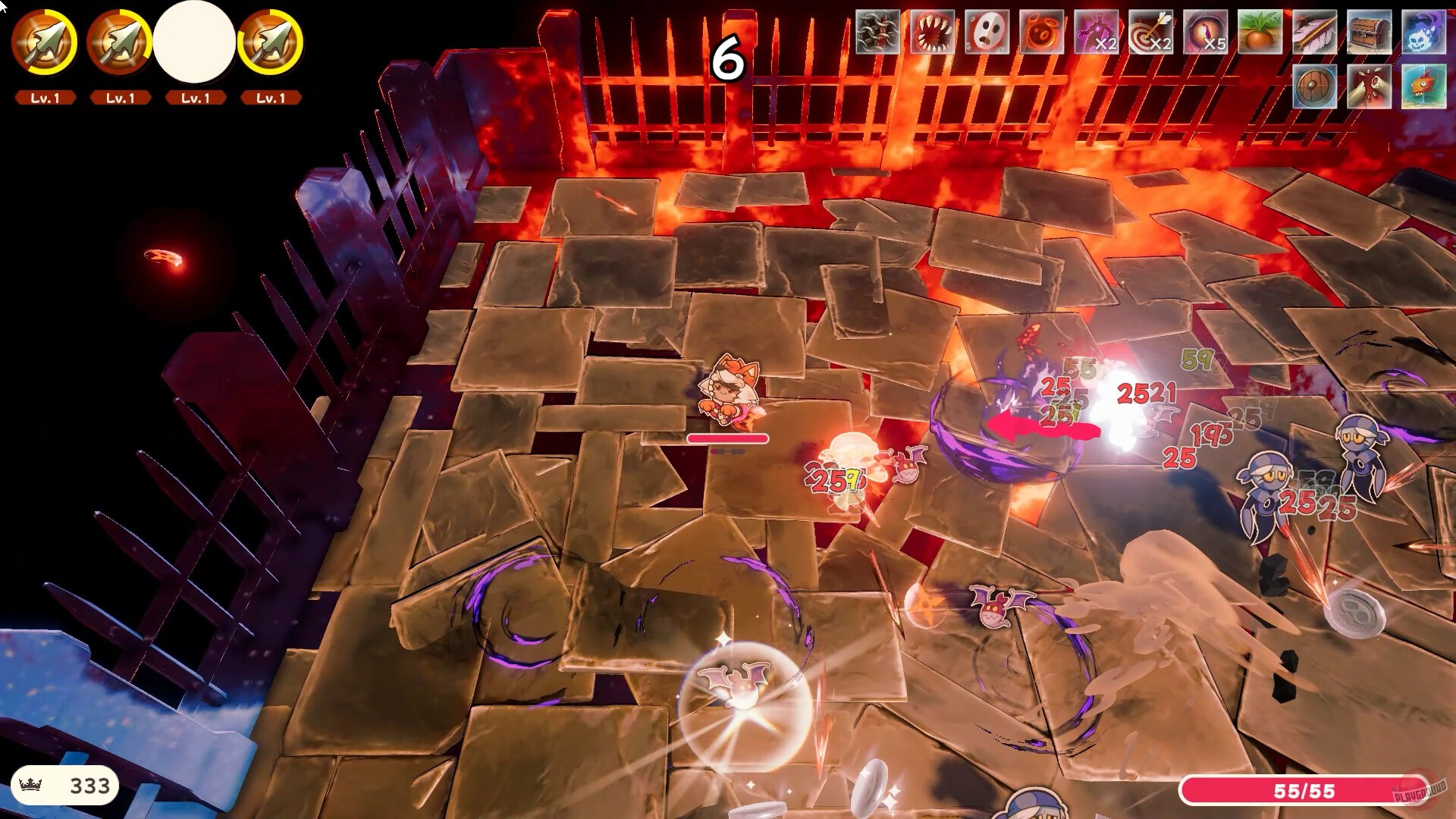Image resolution: width=1456 pixels, height=819 pixels.
Task: Click the rightmost Lv.1 level badge
Action: (271, 97)
